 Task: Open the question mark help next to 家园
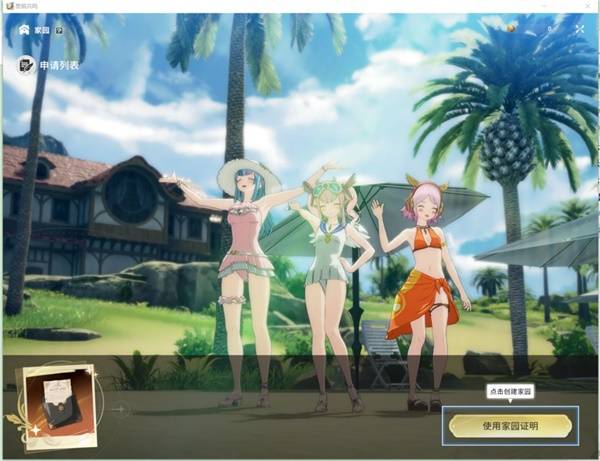[x=59, y=30]
